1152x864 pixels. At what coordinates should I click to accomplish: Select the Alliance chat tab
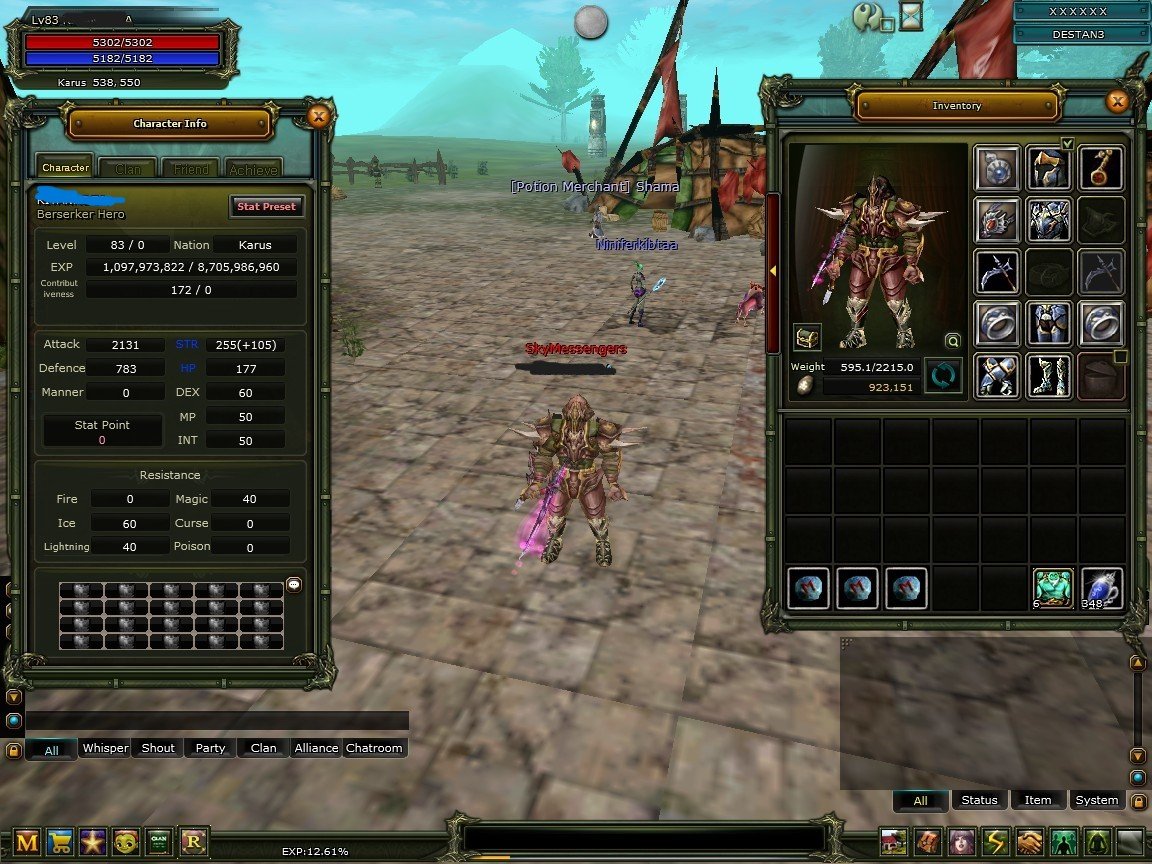tap(316, 748)
